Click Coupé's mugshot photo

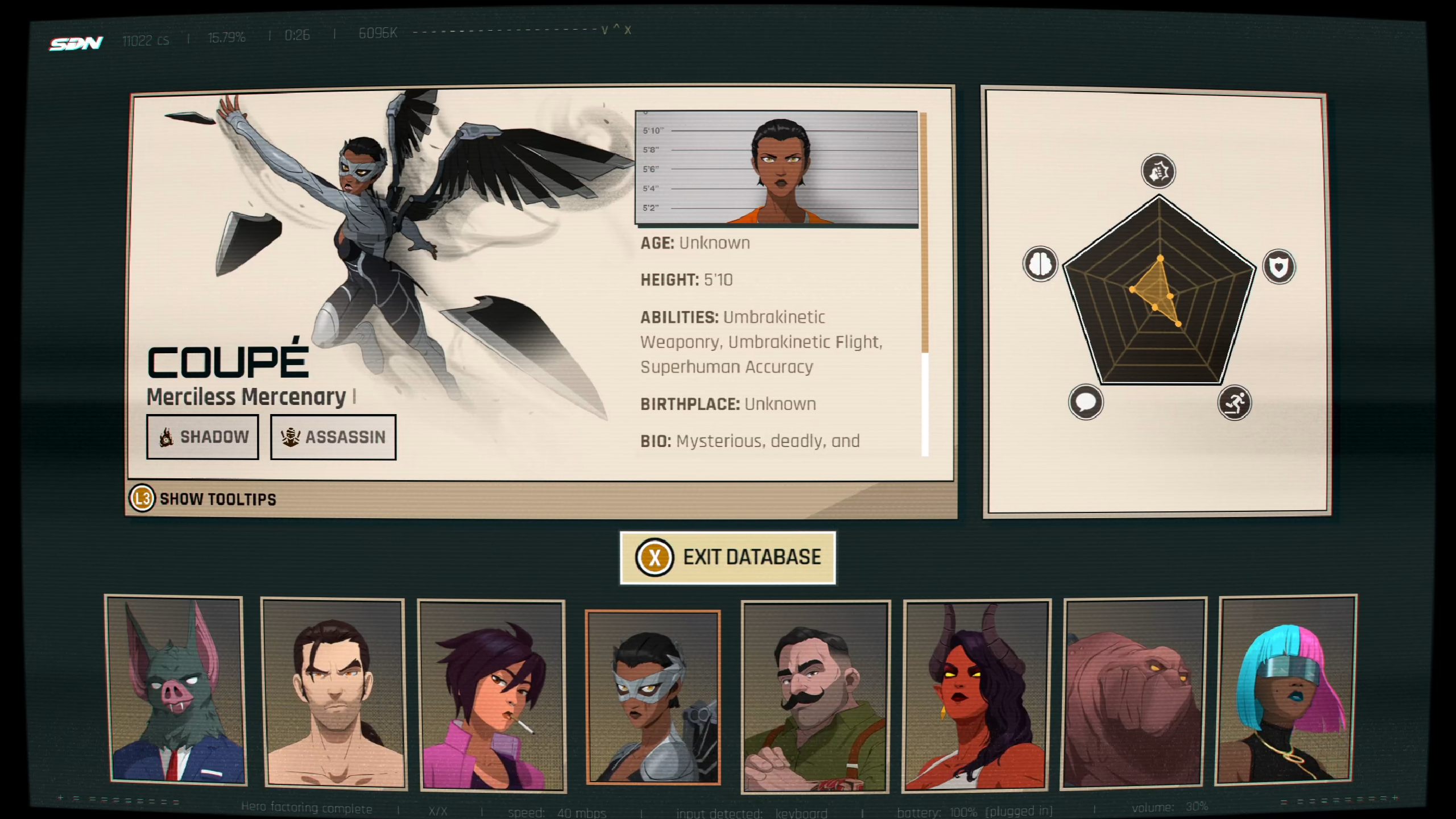pos(776,168)
